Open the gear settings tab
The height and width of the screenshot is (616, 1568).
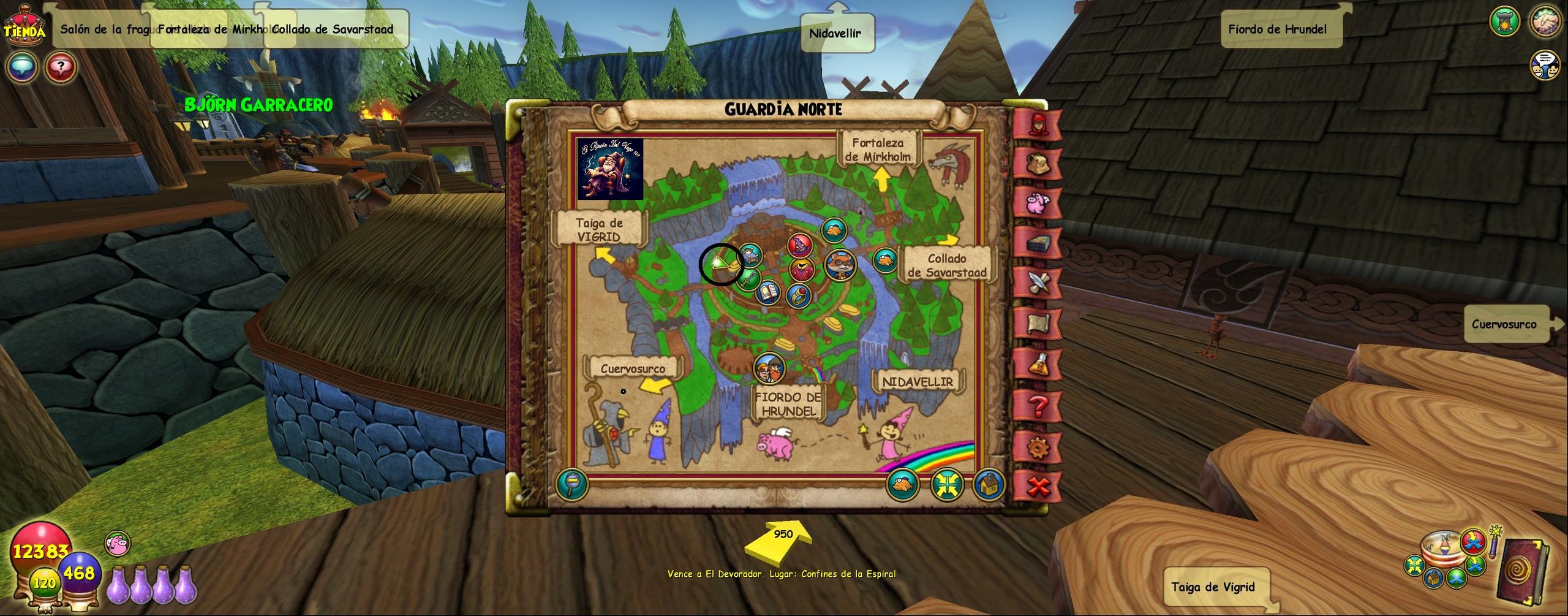click(x=1038, y=447)
